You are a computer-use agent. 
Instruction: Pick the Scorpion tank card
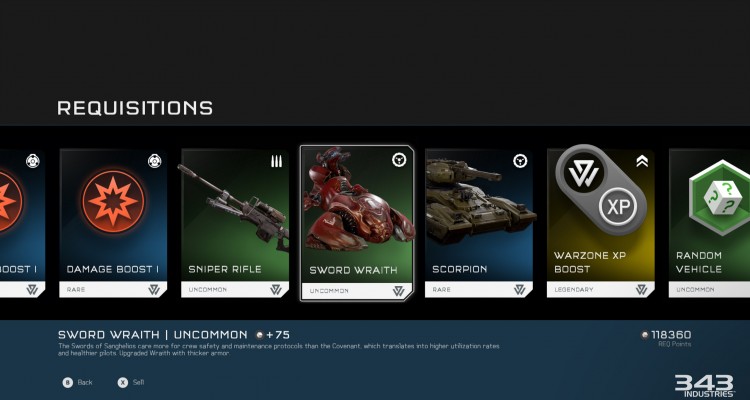coord(479,222)
